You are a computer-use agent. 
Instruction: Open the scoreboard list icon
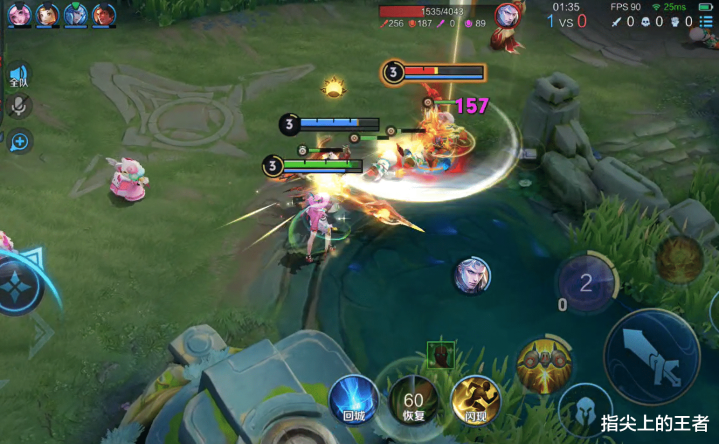pyautogui.click(x=705, y=21)
